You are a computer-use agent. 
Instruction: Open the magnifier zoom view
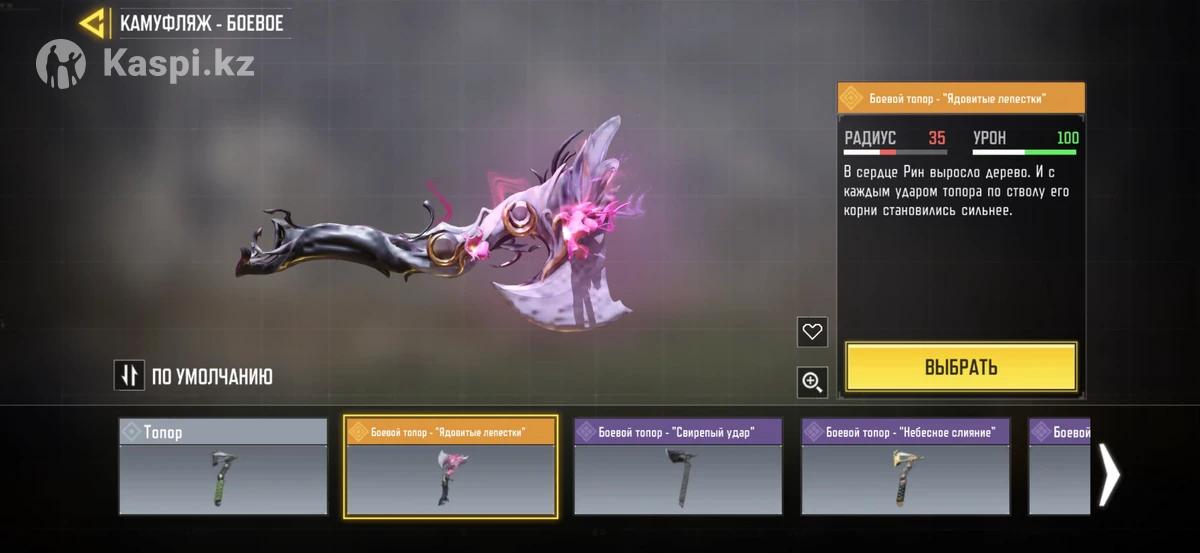point(812,381)
